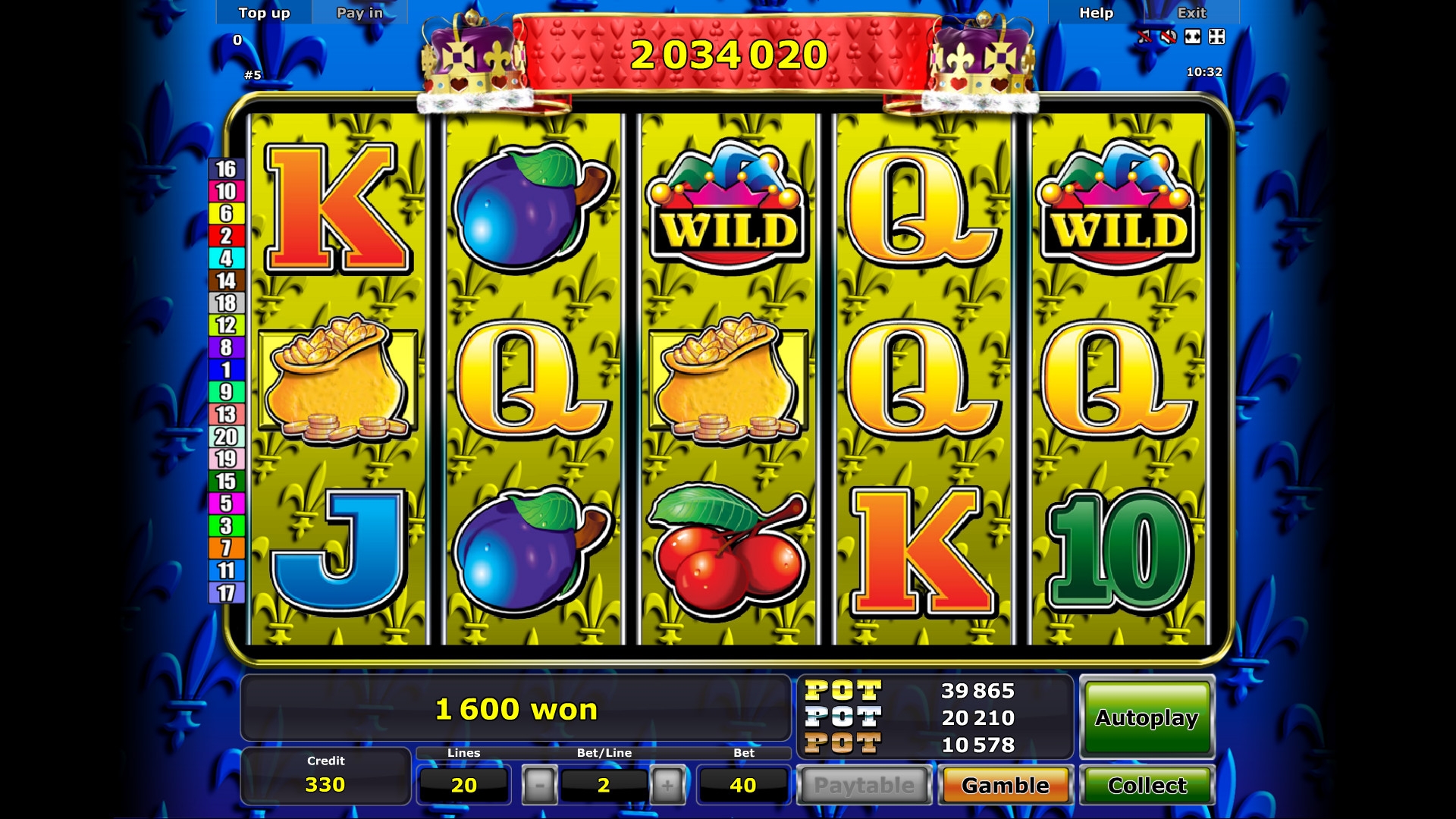The image size is (1456, 819).
Task: Open the Help screen
Action: tap(1096, 13)
